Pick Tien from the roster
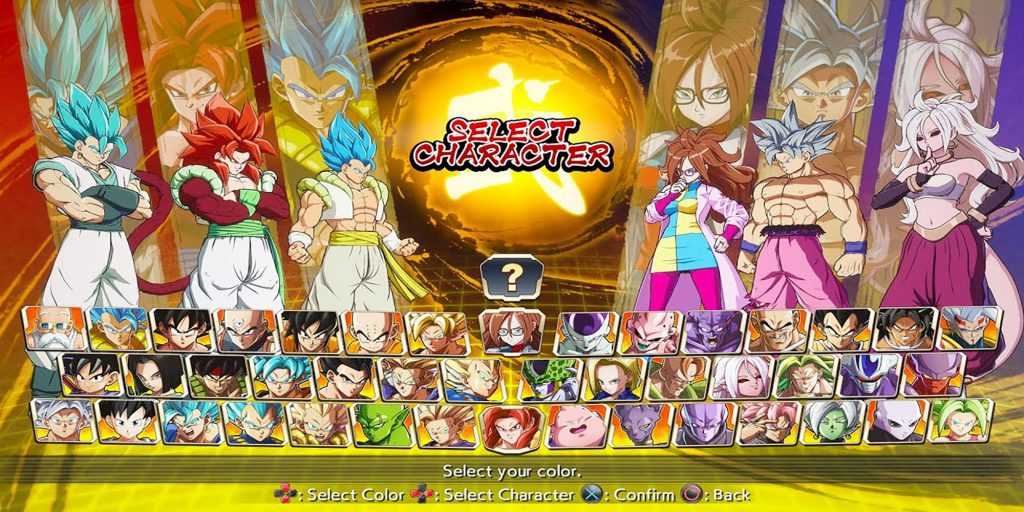The height and width of the screenshot is (512, 1024). click(x=246, y=330)
